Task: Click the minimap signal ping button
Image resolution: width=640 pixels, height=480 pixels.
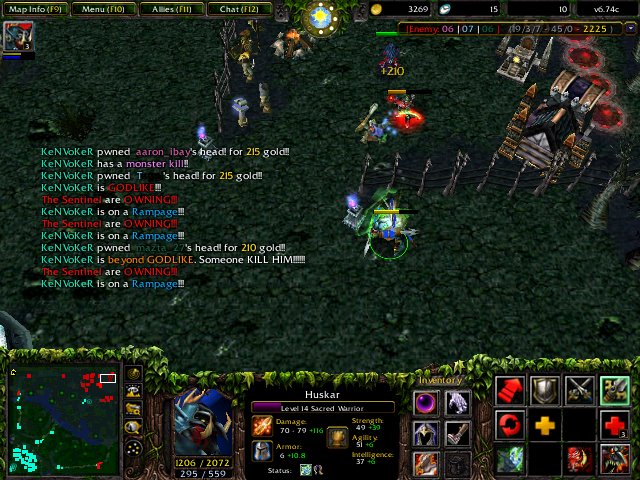Action: 134,374
